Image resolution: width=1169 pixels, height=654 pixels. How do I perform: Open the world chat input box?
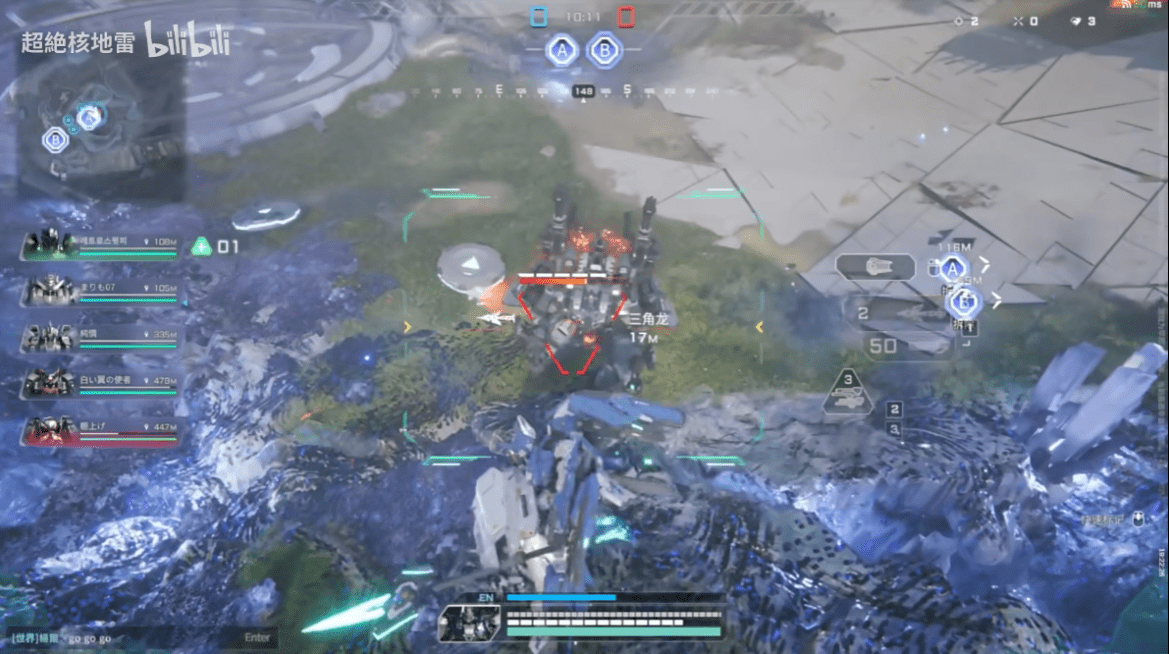pos(140,637)
